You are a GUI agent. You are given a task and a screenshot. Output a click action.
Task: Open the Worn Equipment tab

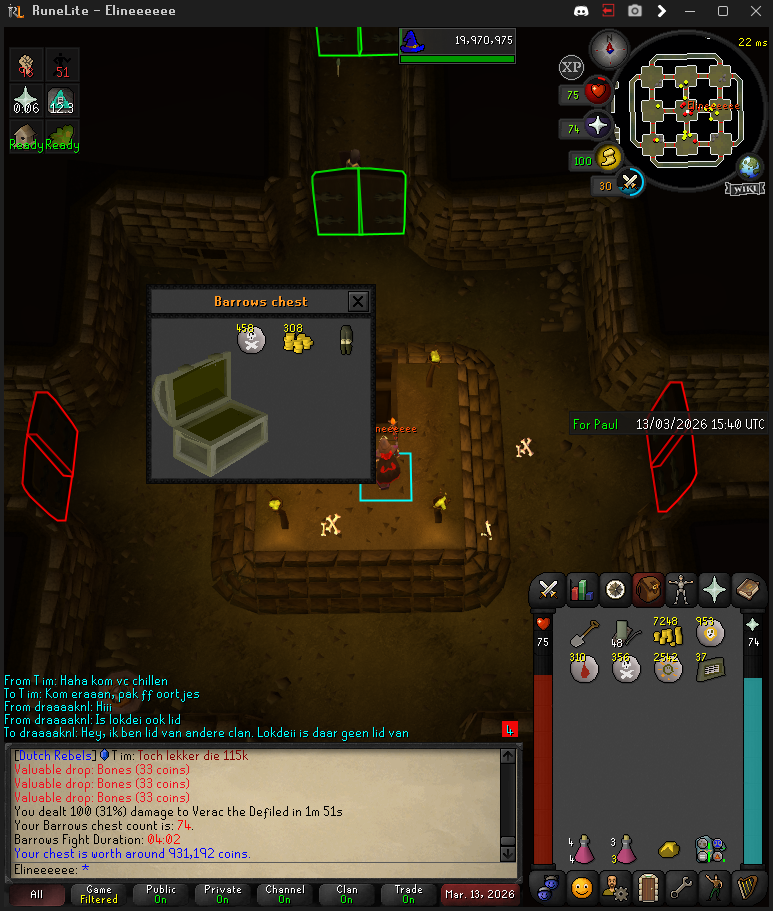pos(683,588)
